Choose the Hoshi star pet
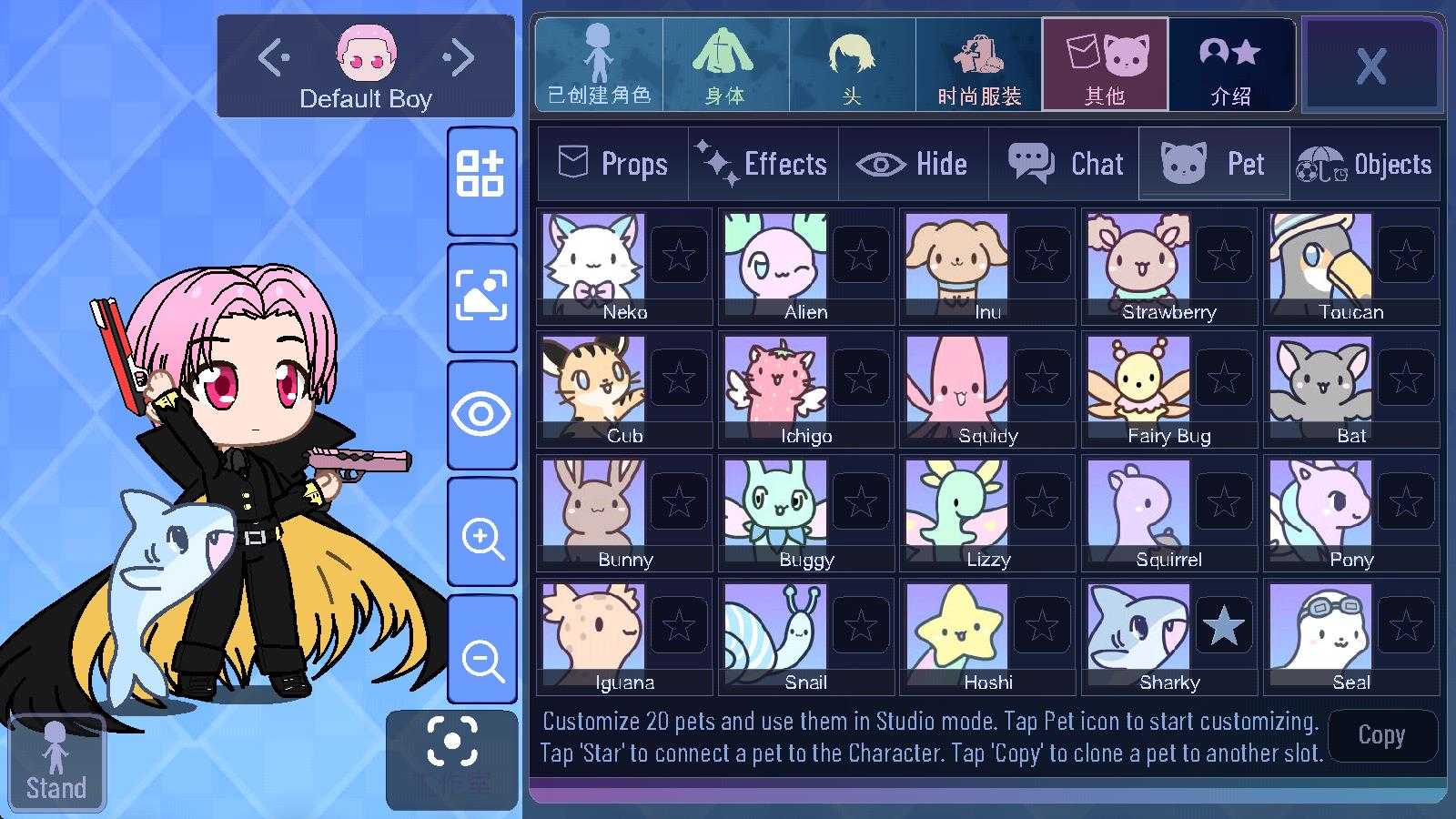The height and width of the screenshot is (819, 1456). [957, 632]
